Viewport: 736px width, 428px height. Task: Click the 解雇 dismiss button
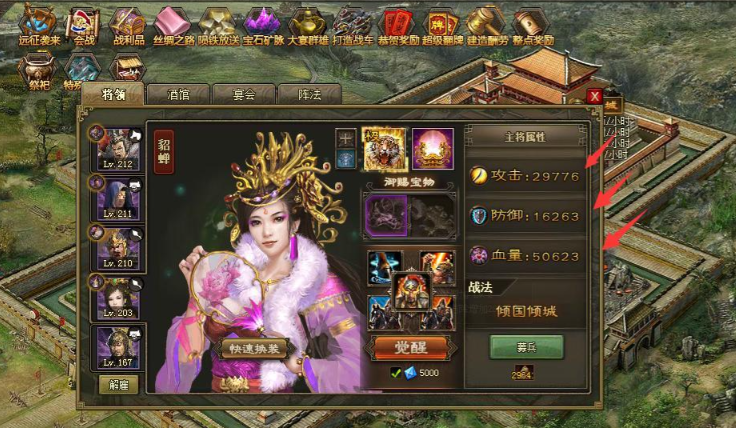tap(118, 383)
